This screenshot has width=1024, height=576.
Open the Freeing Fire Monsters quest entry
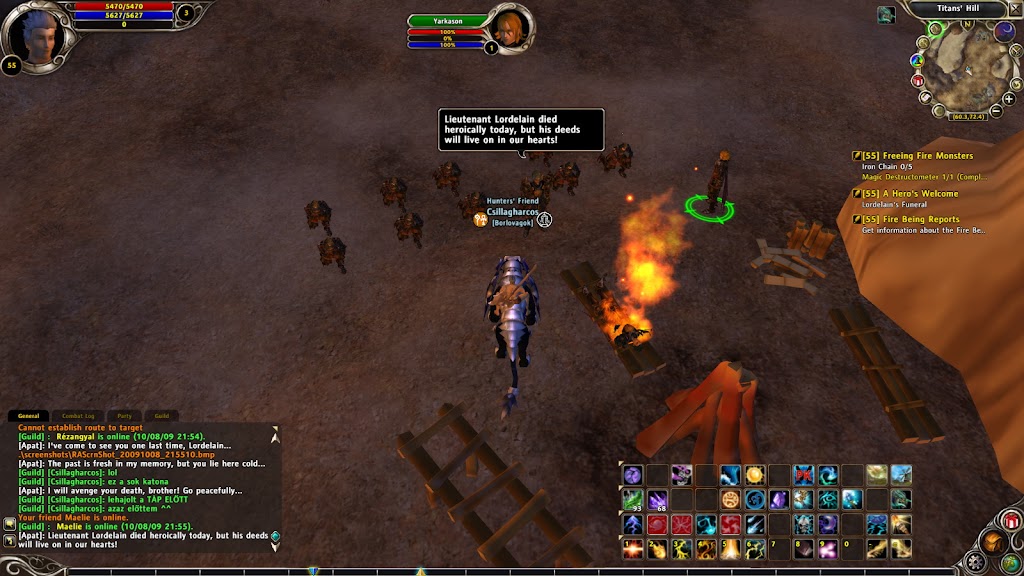click(917, 156)
